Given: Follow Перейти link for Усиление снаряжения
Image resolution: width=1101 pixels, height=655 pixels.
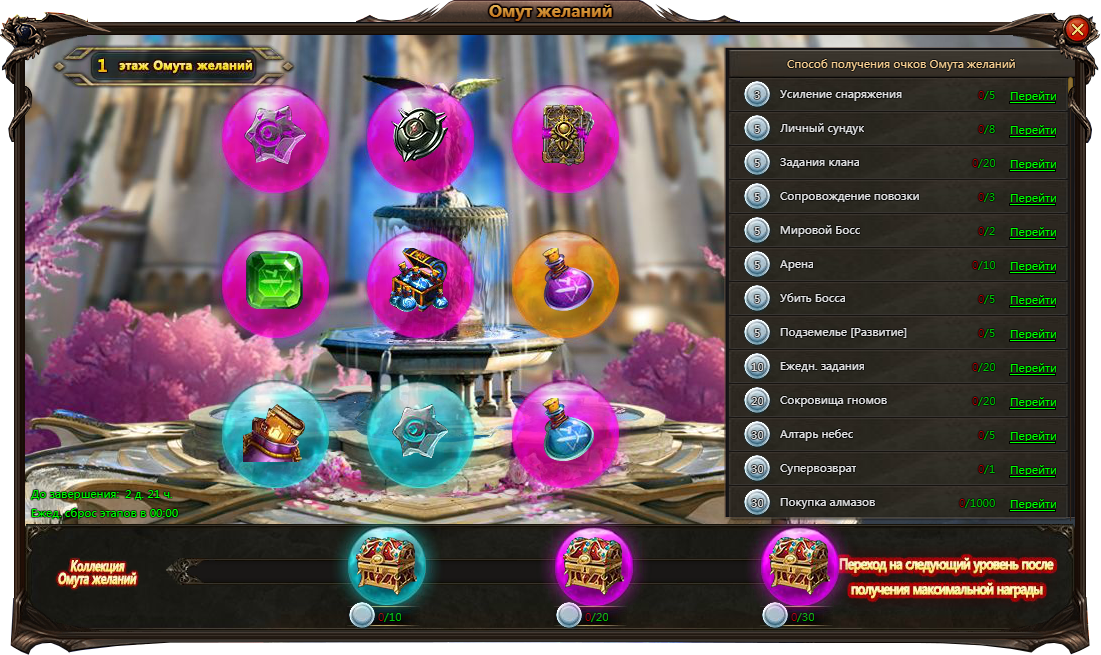Looking at the screenshot, I should click(1032, 96).
